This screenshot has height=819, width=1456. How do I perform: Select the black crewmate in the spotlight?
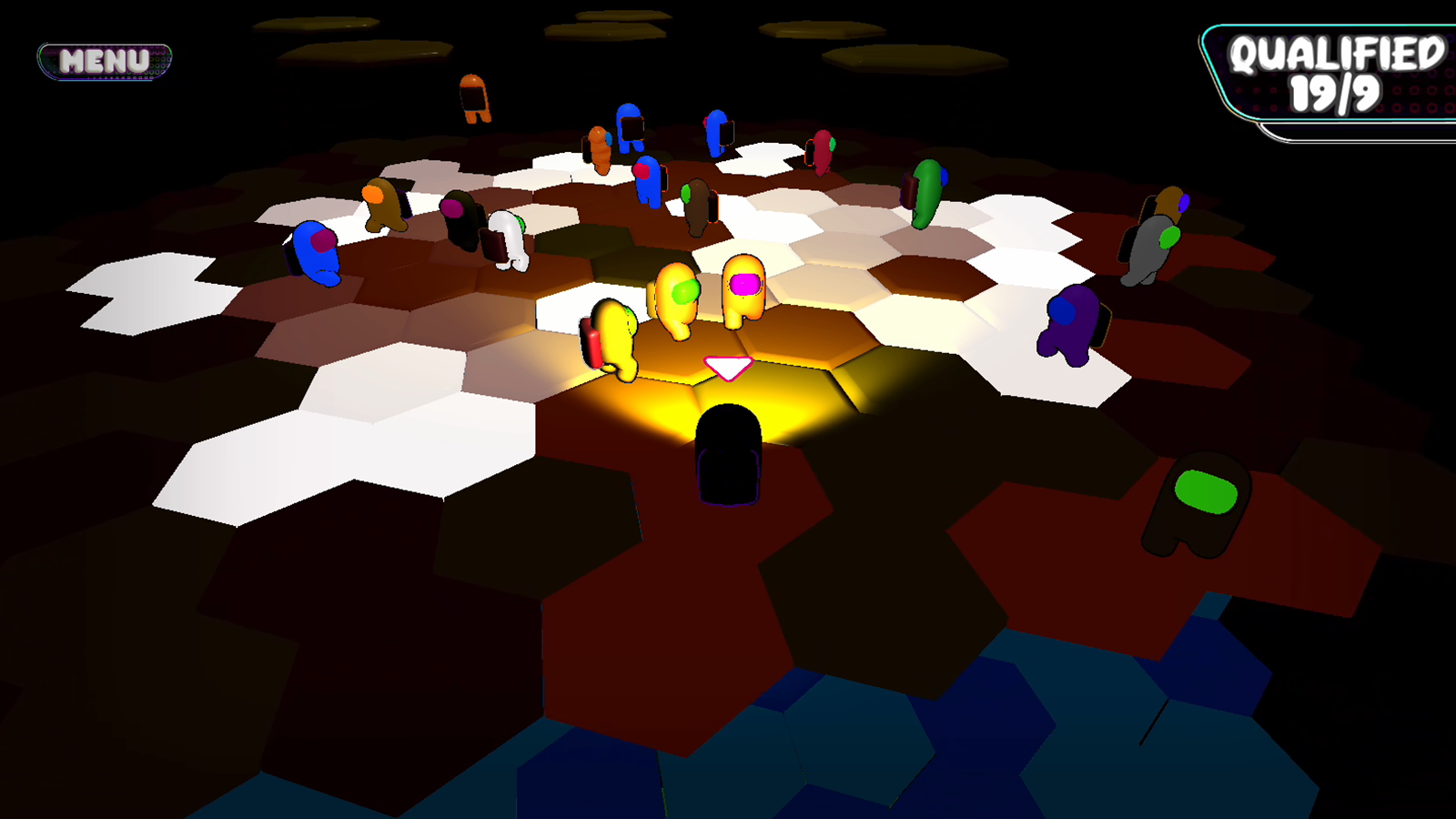pos(728,455)
